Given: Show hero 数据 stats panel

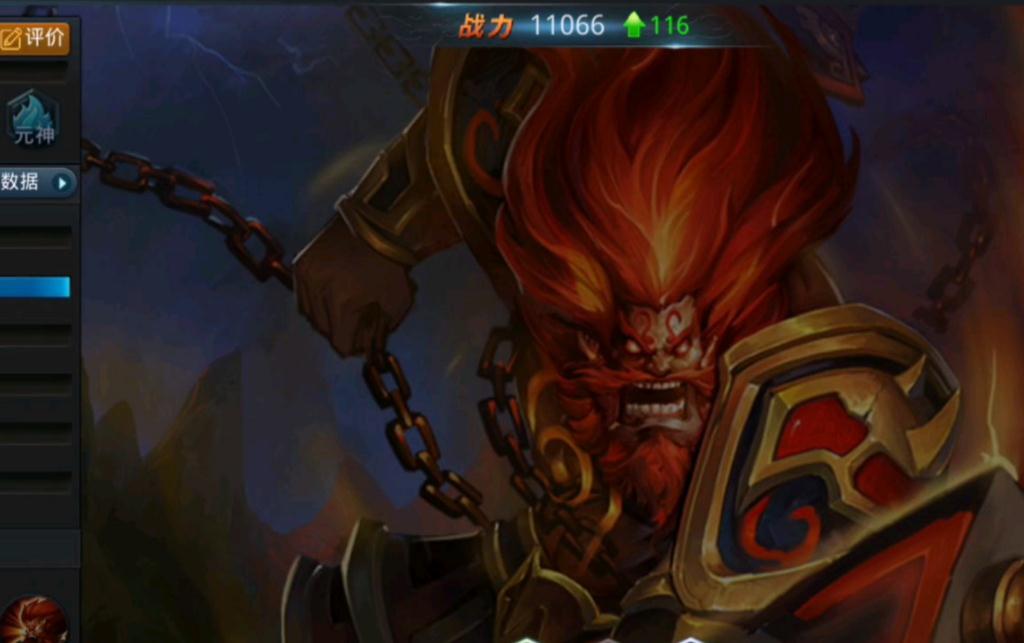Looking at the screenshot, I should 37,182.
